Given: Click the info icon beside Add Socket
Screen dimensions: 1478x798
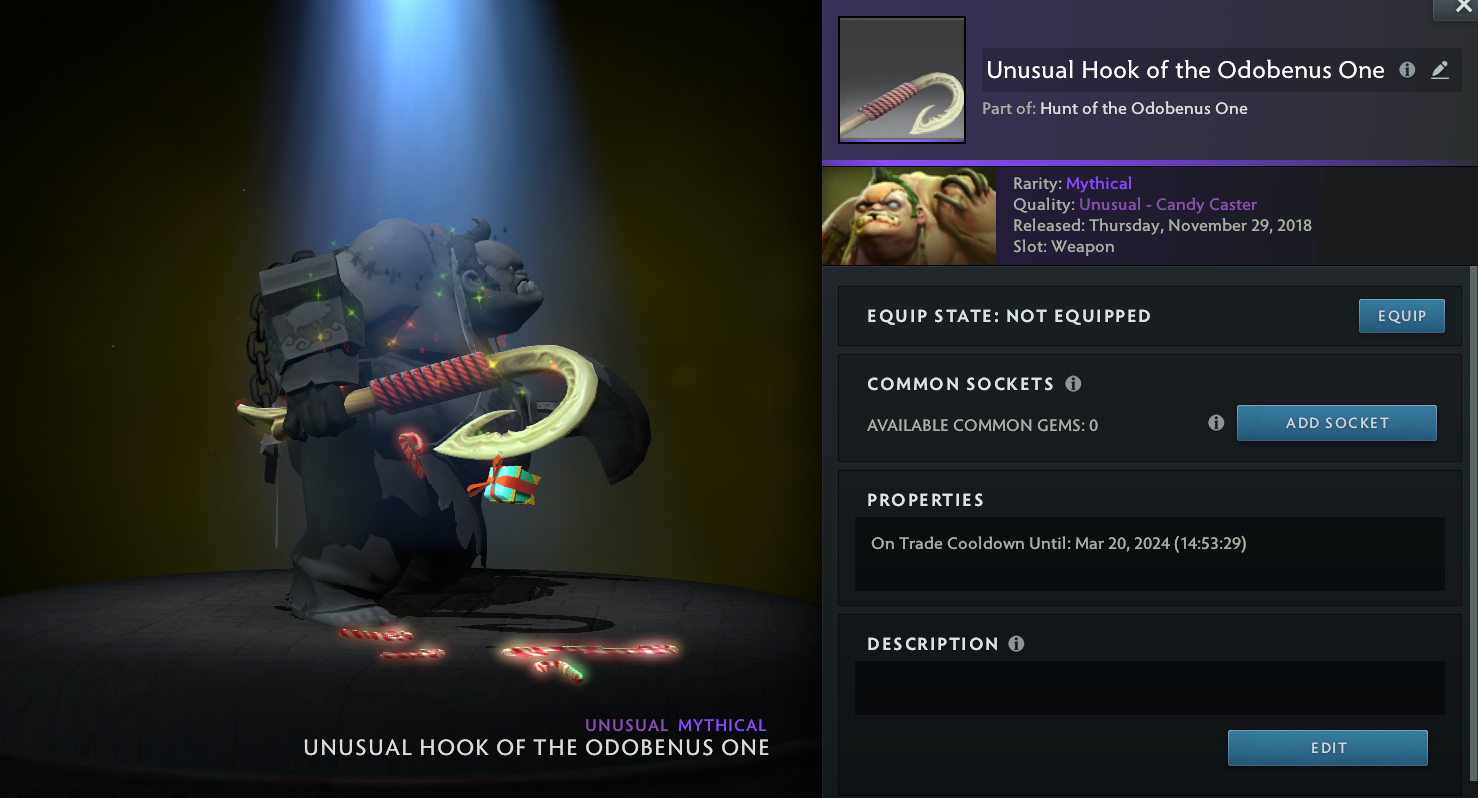Looking at the screenshot, I should tap(1216, 423).
